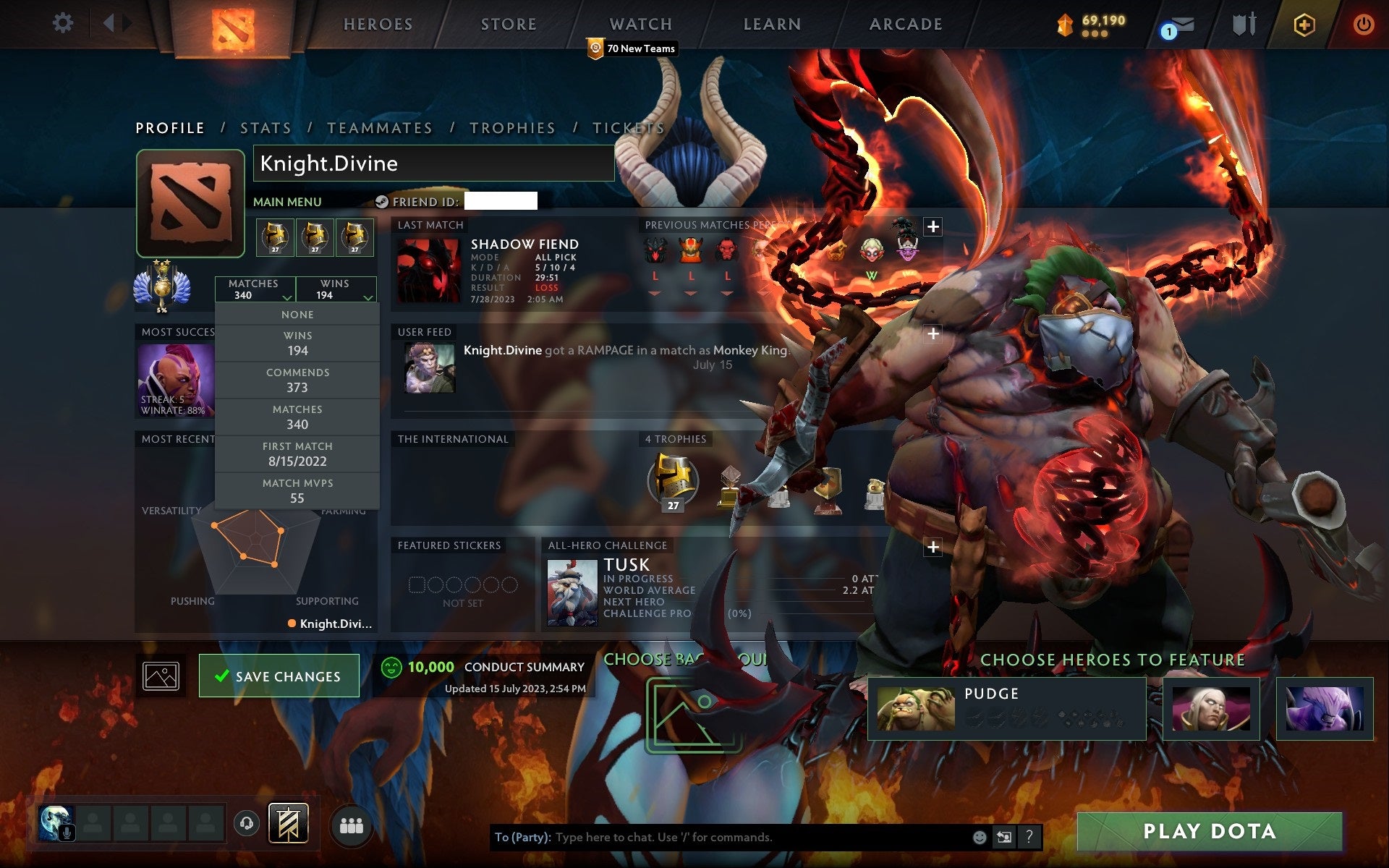Click the Save Changes button
1389x868 pixels.
pos(279,675)
